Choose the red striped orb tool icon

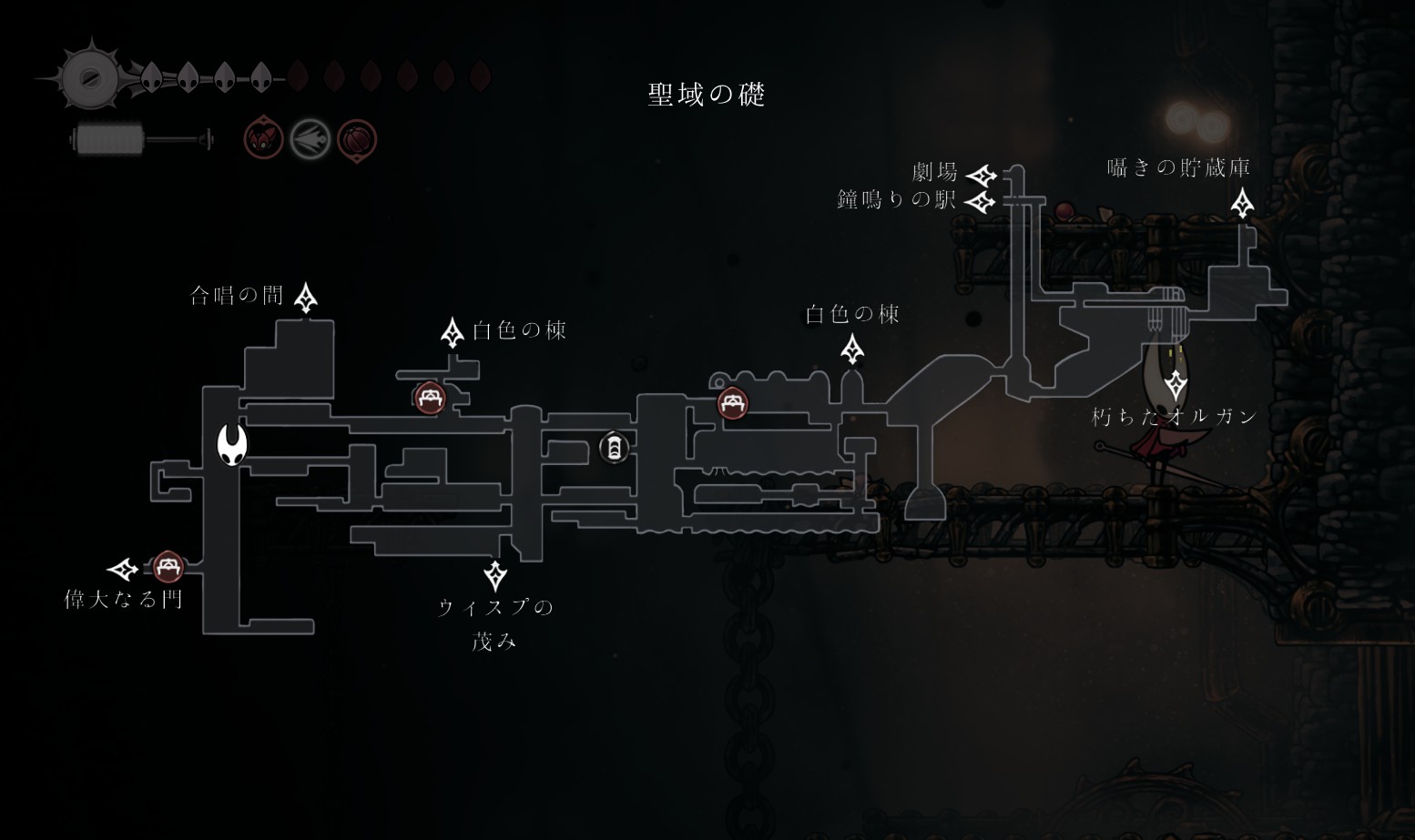pos(357,140)
